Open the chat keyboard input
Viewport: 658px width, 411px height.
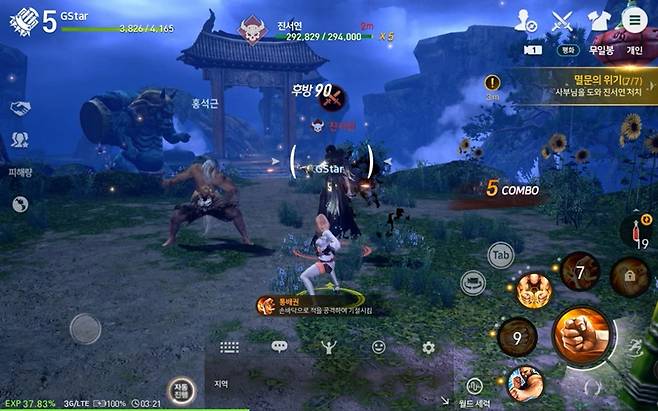(x=229, y=347)
